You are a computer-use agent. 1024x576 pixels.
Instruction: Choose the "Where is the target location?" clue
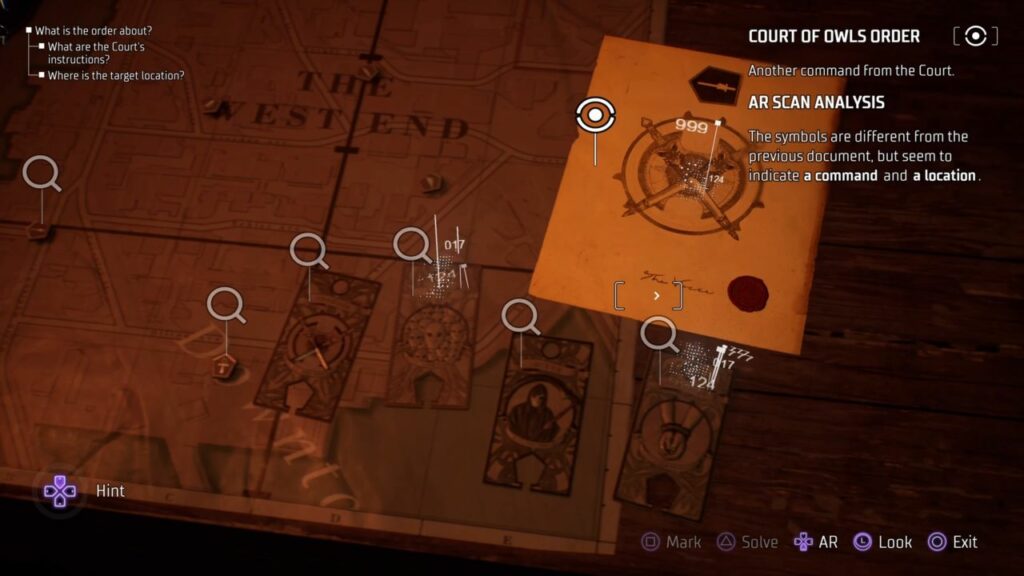(115, 75)
